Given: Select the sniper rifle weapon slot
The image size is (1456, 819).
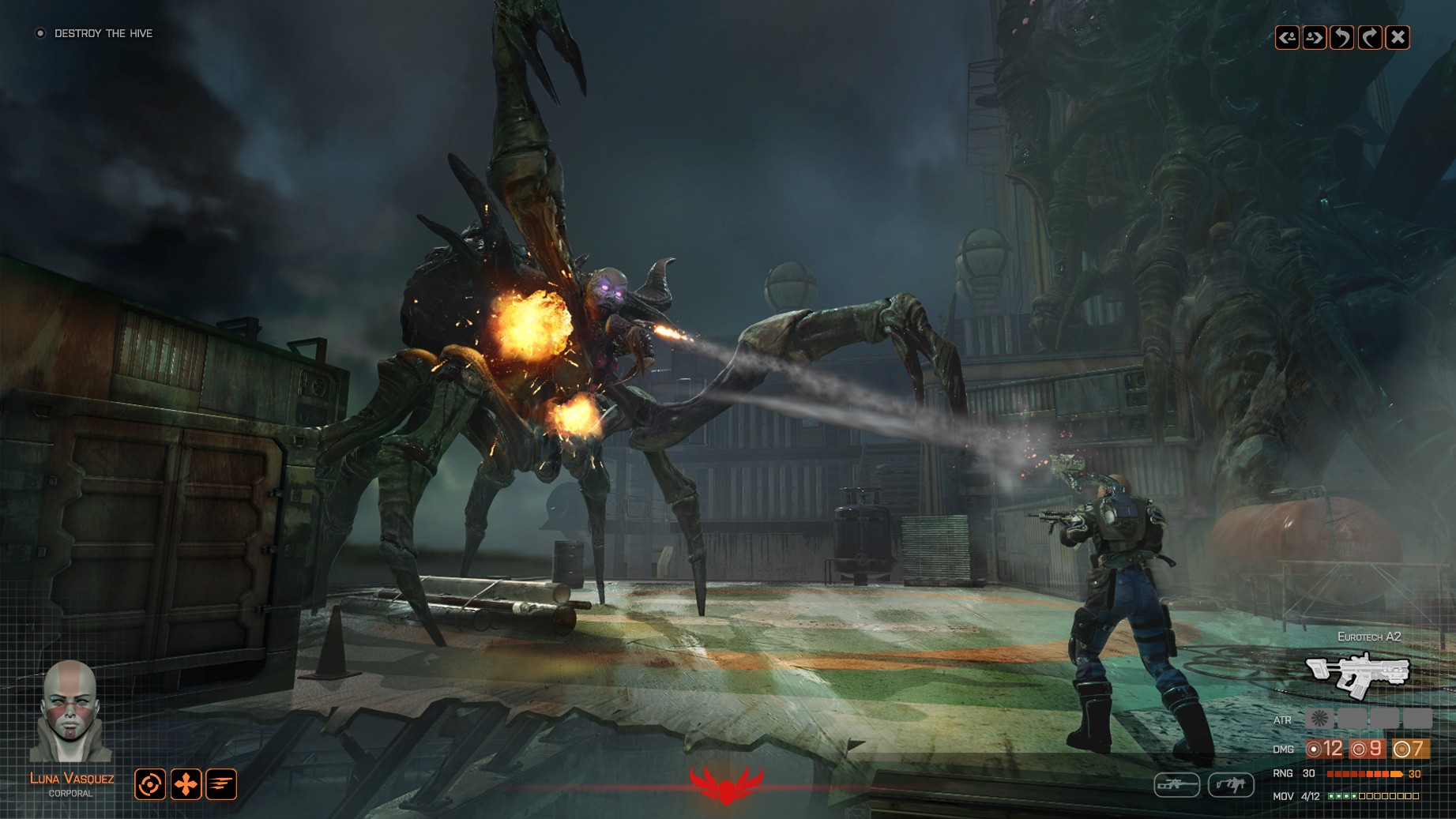Looking at the screenshot, I should [x=1178, y=785].
